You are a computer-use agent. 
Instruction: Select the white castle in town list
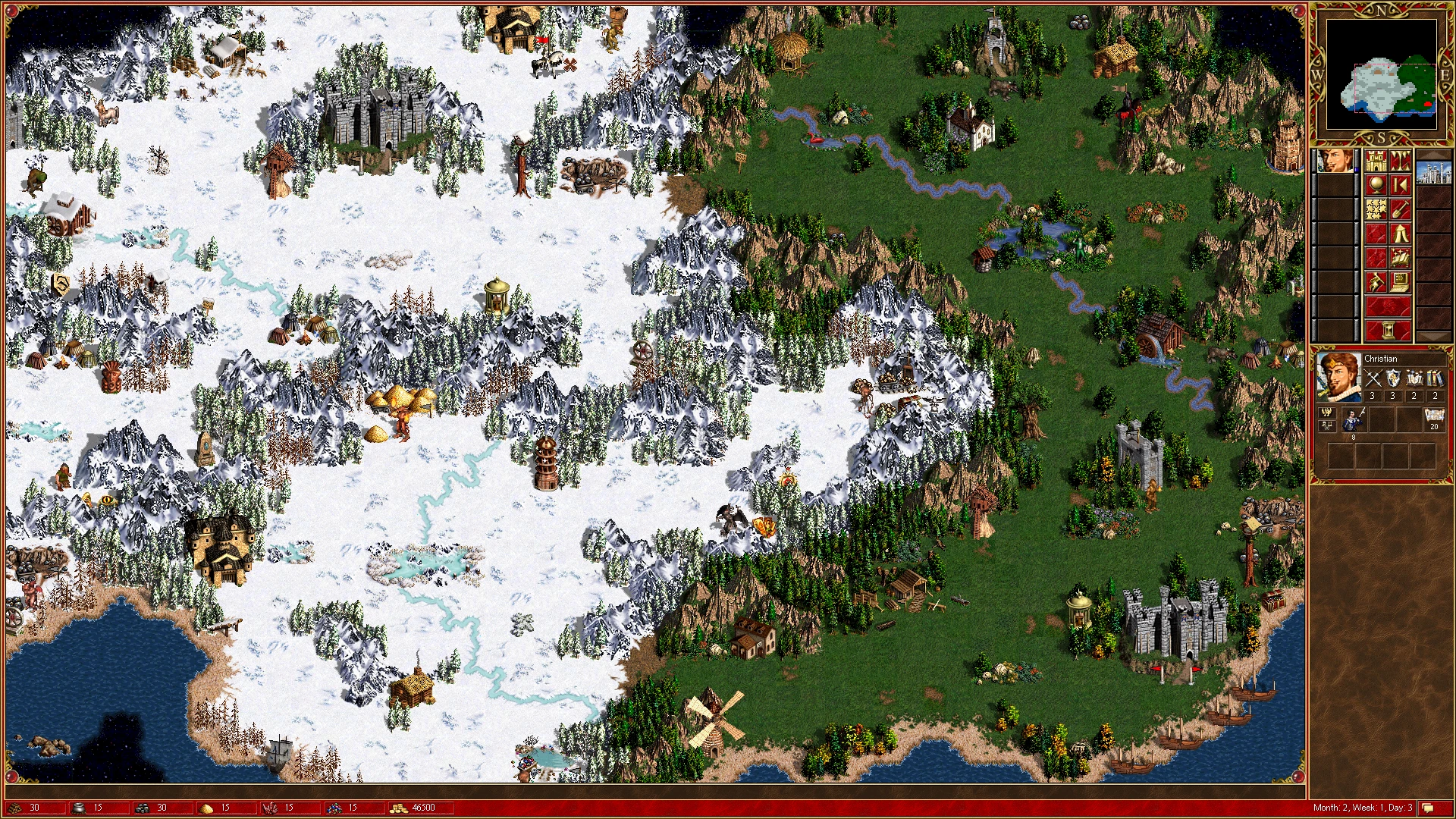pyautogui.click(x=1433, y=173)
